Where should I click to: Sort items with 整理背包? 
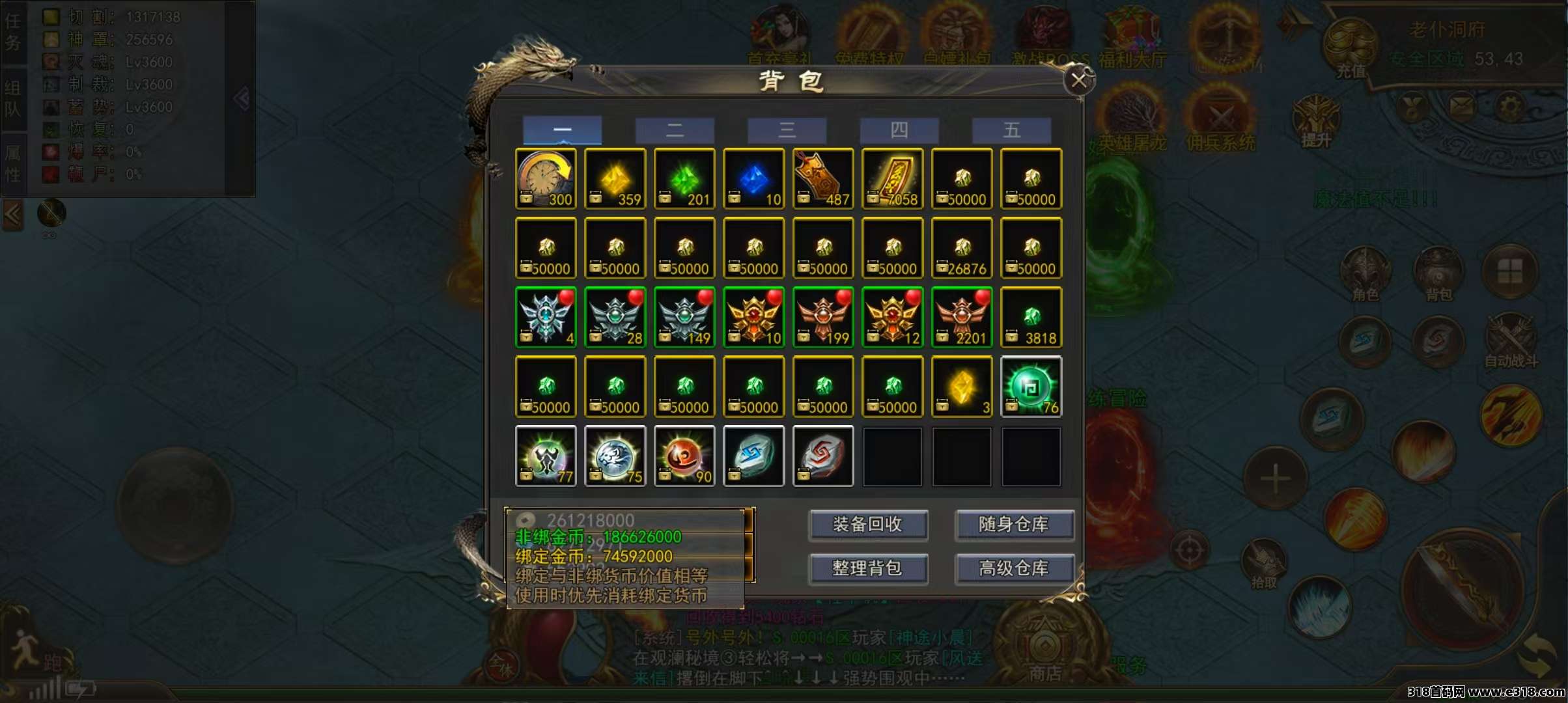(x=868, y=569)
